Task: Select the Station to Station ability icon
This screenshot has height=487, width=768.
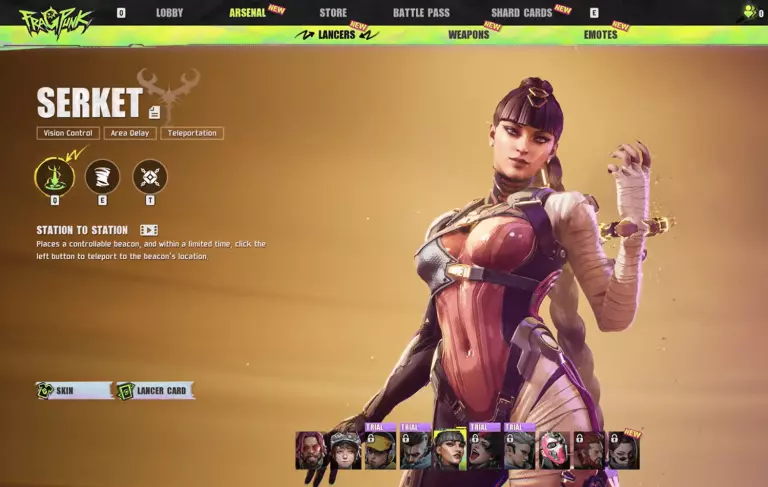Action: [x=54, y=177]
